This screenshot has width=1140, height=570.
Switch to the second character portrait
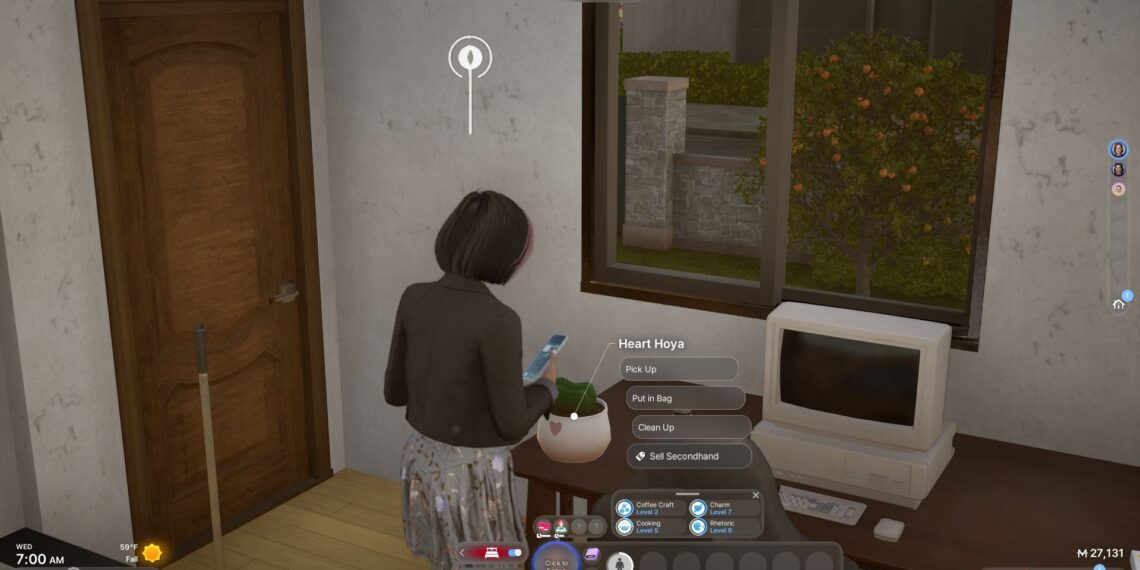[x=1118, y=169]
